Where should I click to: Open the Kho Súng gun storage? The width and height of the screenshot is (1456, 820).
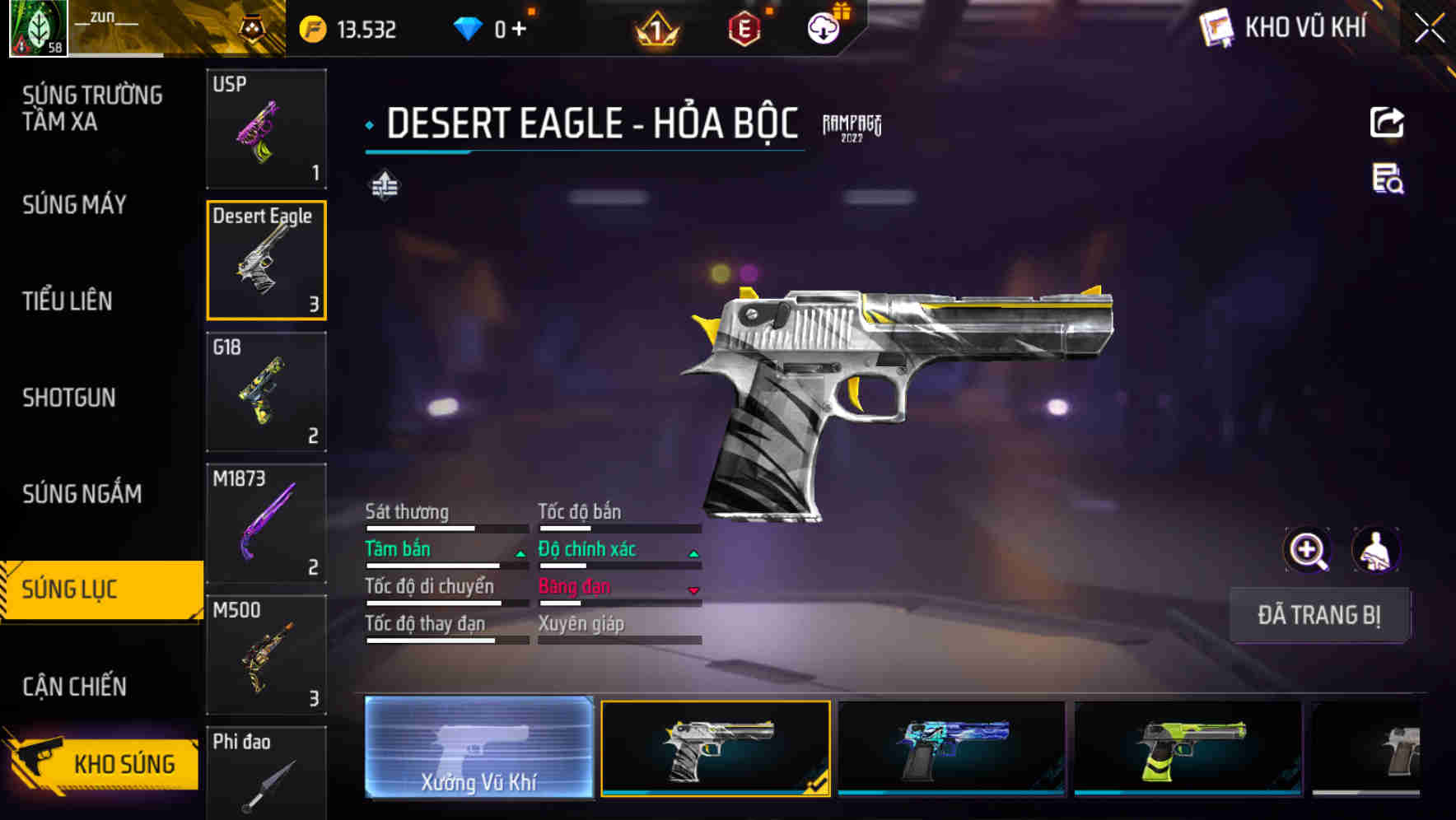point(103,762)
